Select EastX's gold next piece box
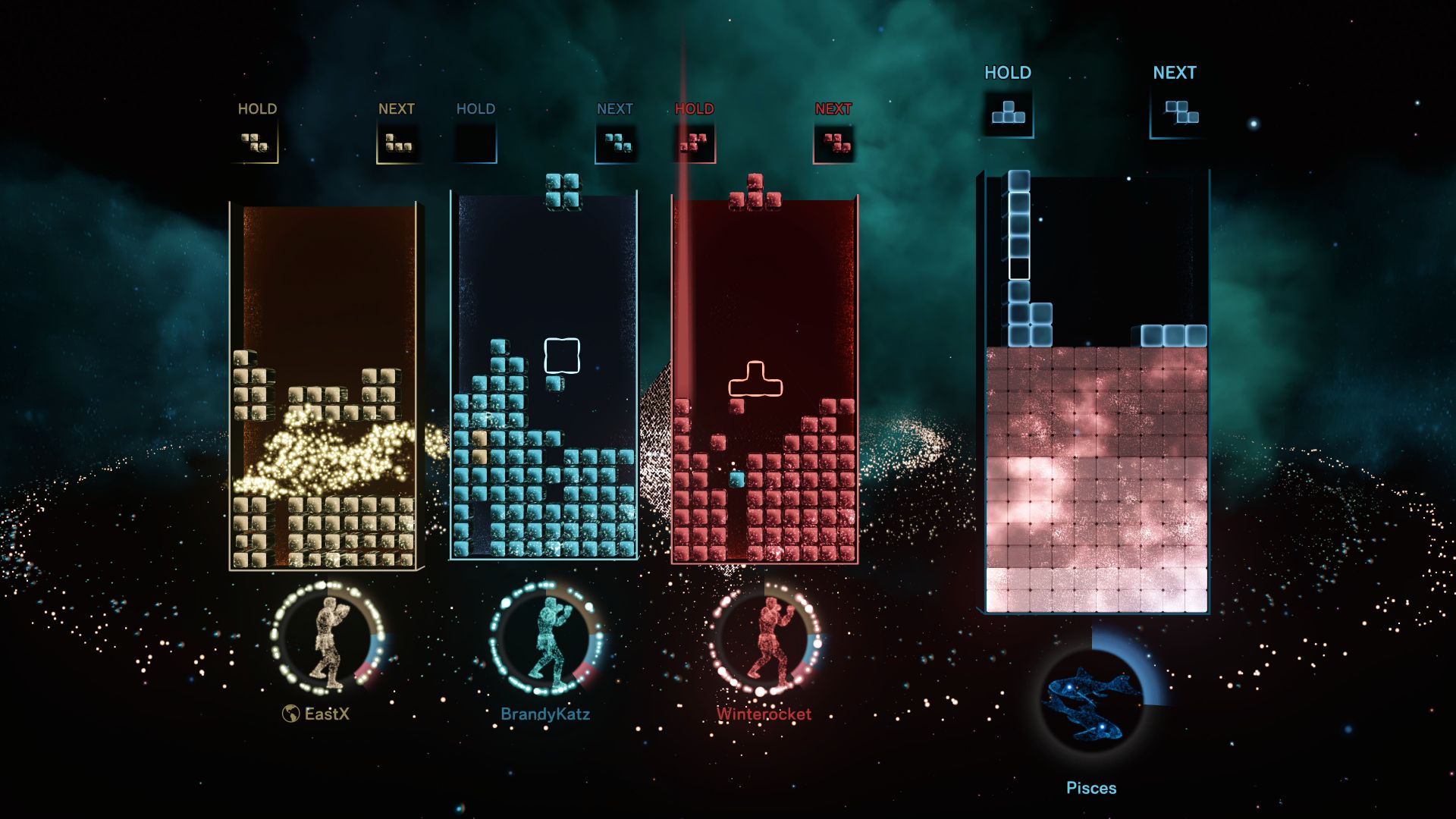Screen dimensions: 1456x819 (398, 142)
